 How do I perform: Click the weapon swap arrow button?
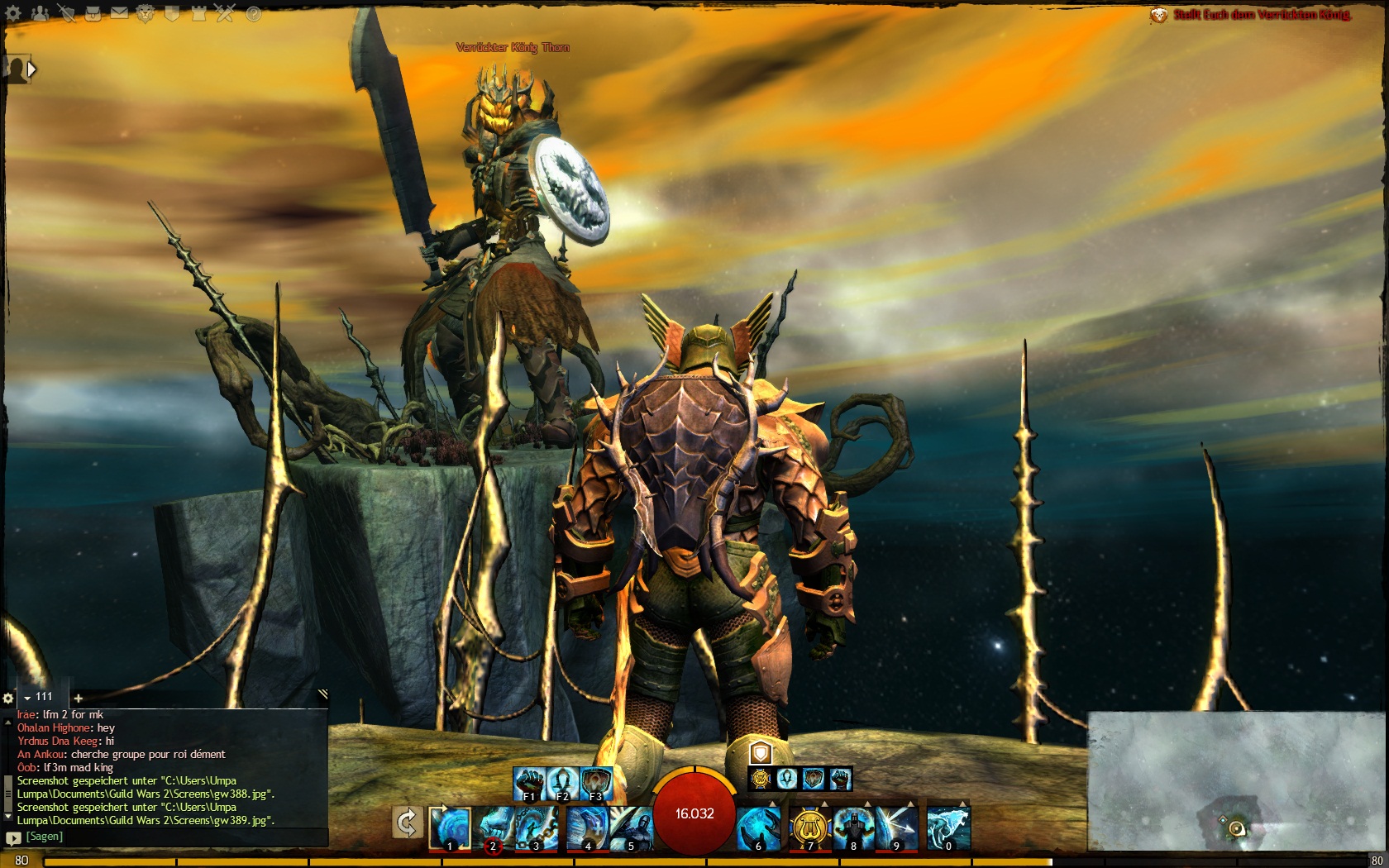407,823
